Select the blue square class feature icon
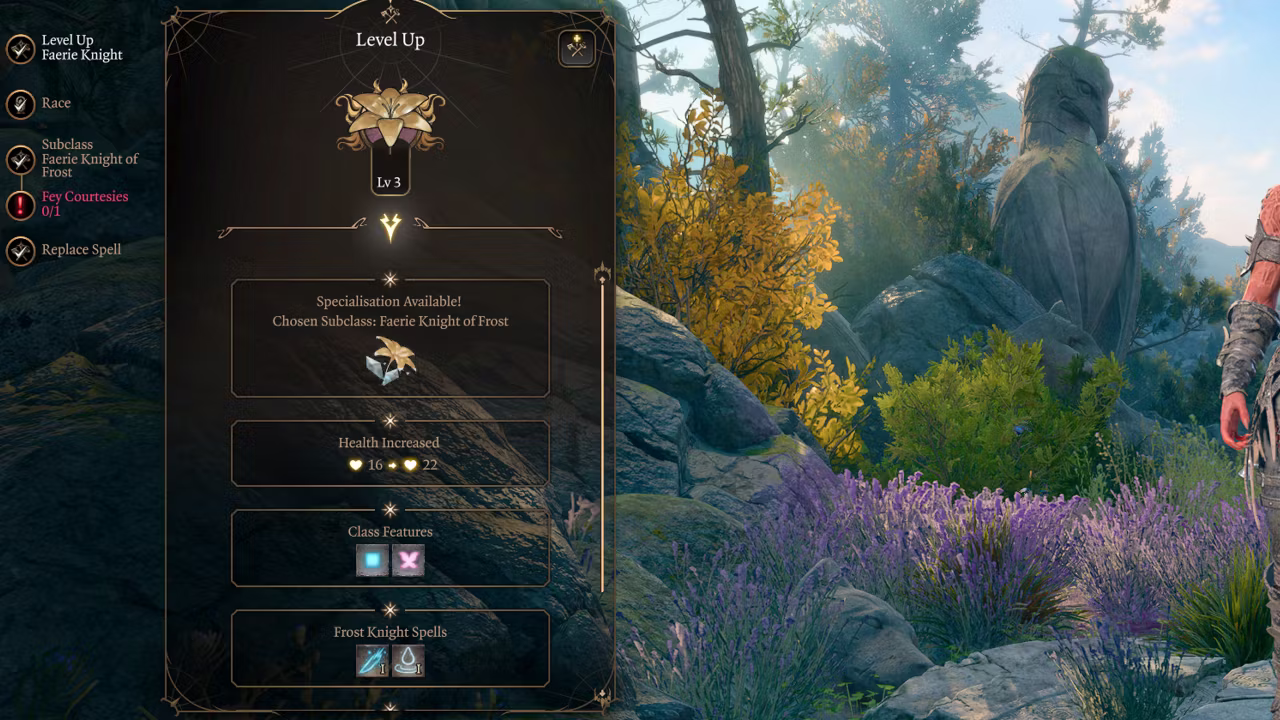 coord(372,561)
